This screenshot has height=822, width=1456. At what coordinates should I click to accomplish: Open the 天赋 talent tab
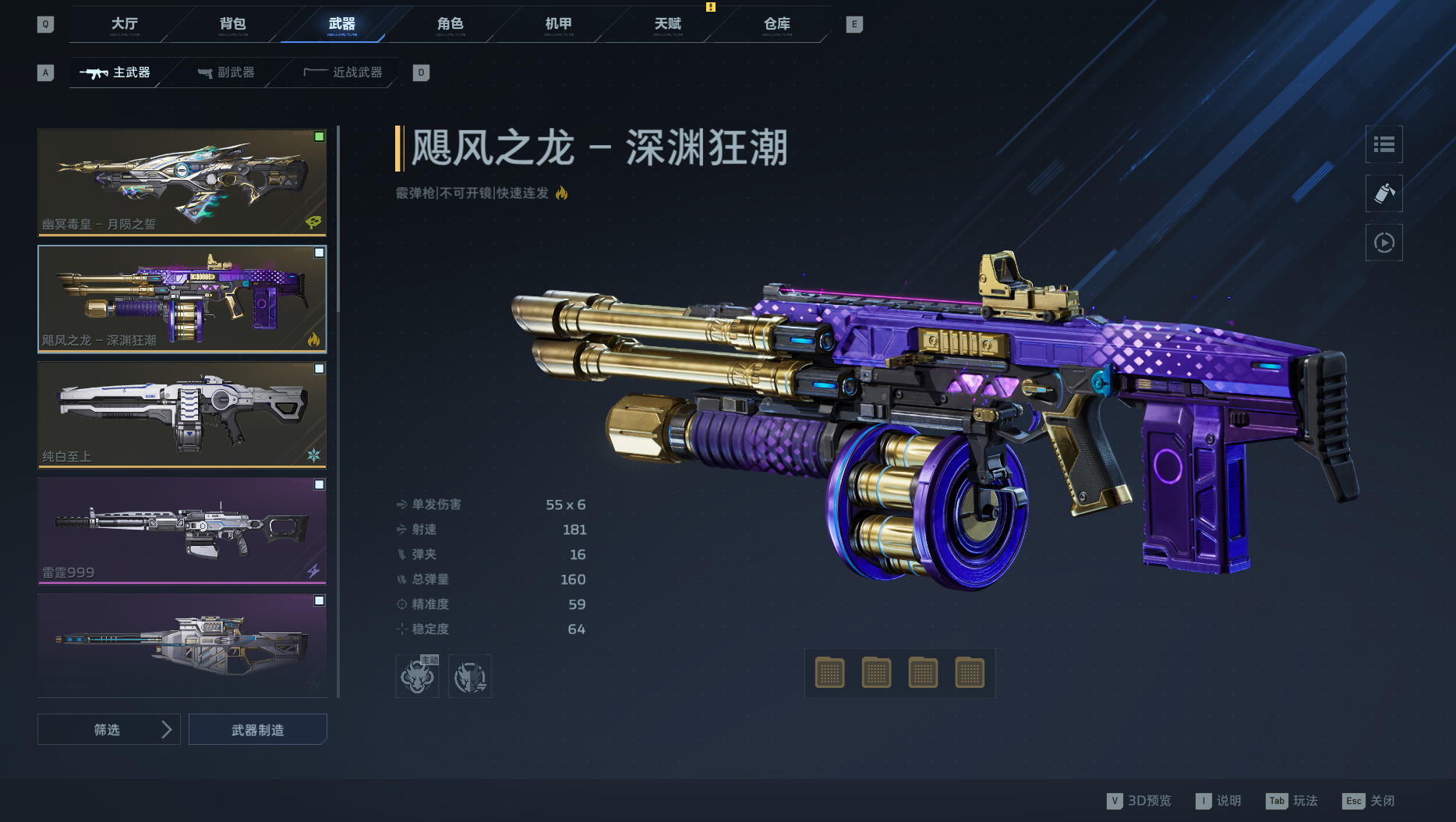point(668,25)
